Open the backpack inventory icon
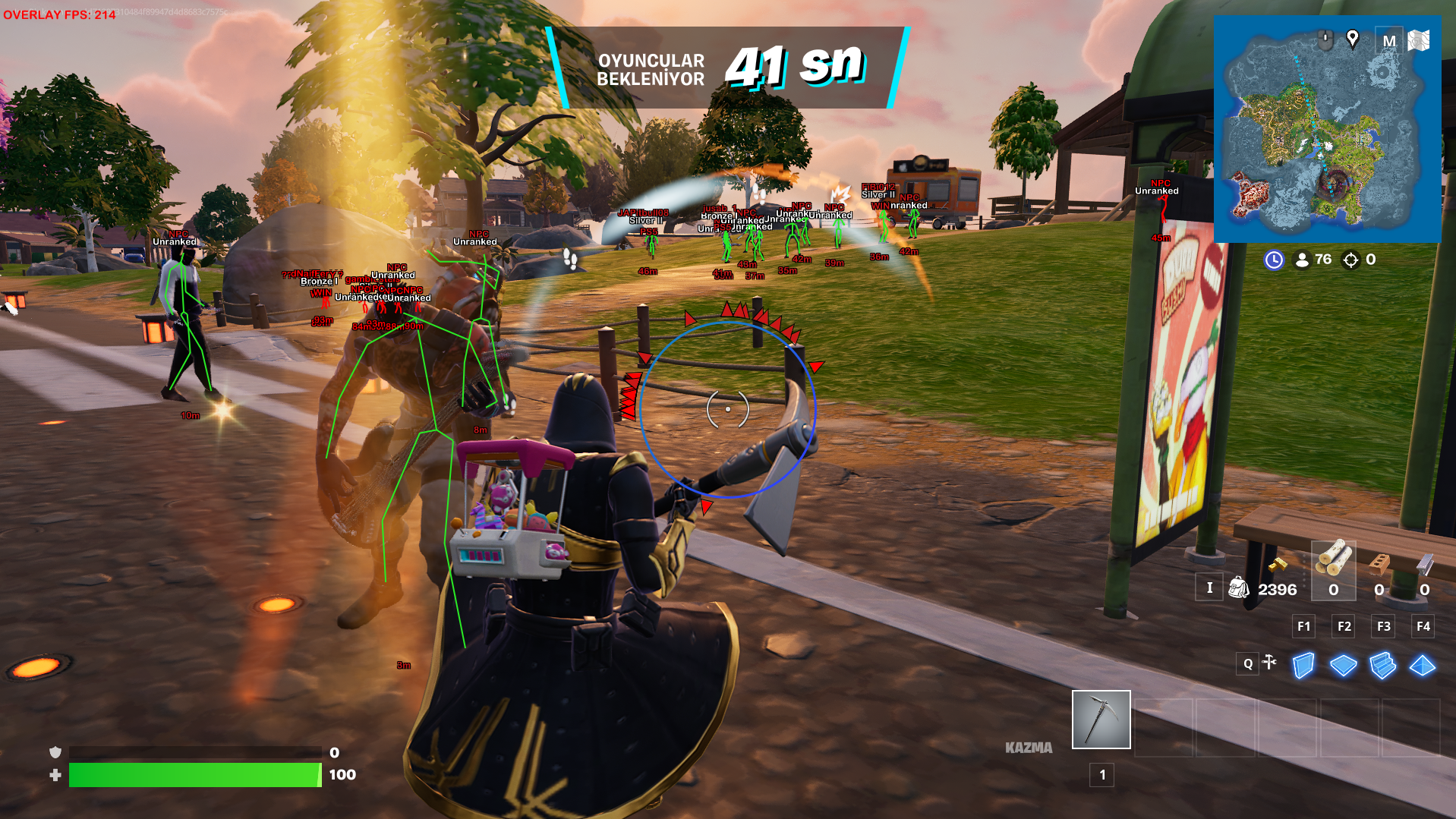The width and height of the screenshot is (1456, 819). click(x=1238, y=587)
